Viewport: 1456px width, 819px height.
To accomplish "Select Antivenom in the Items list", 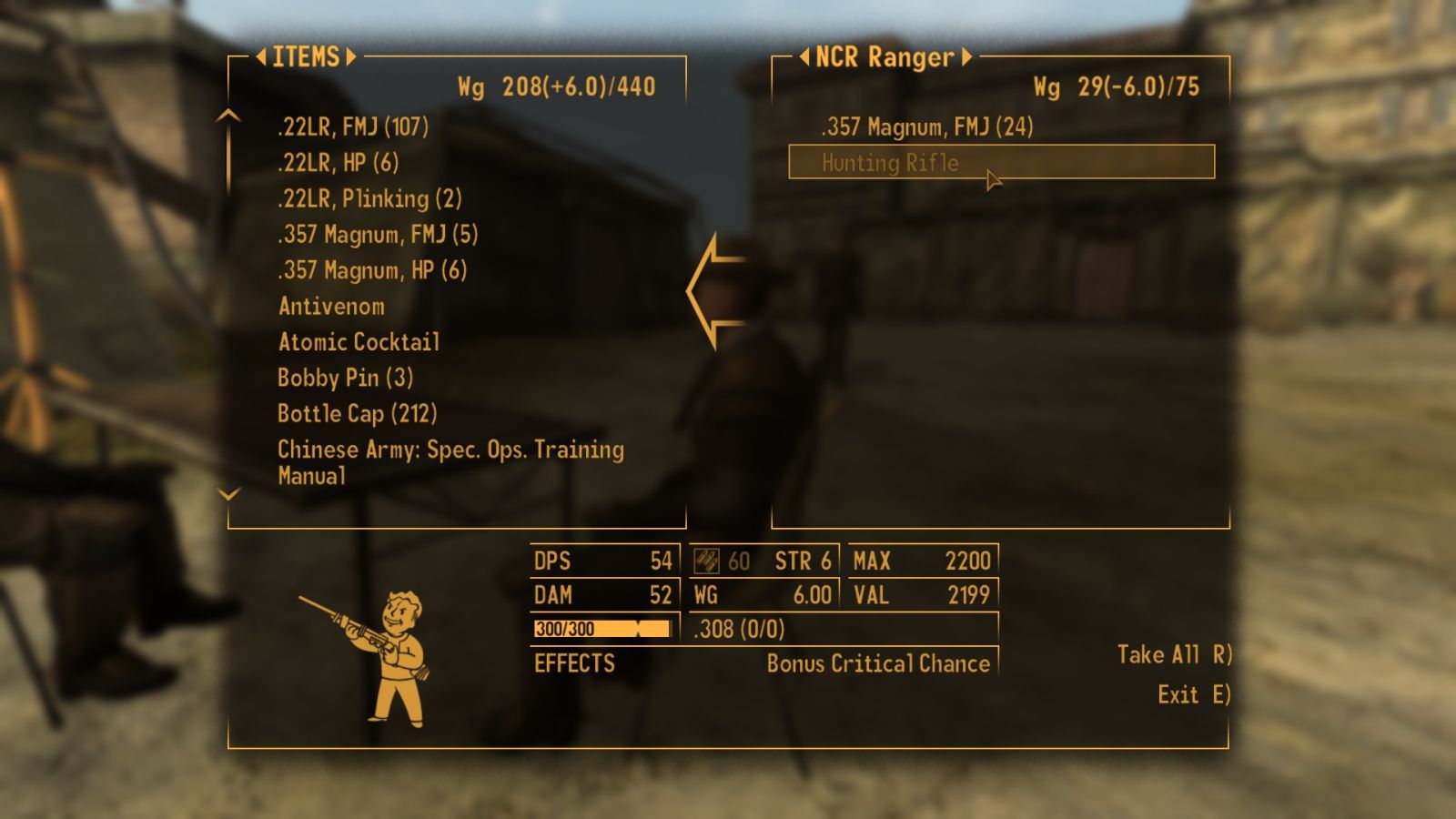I will (331, 307).
